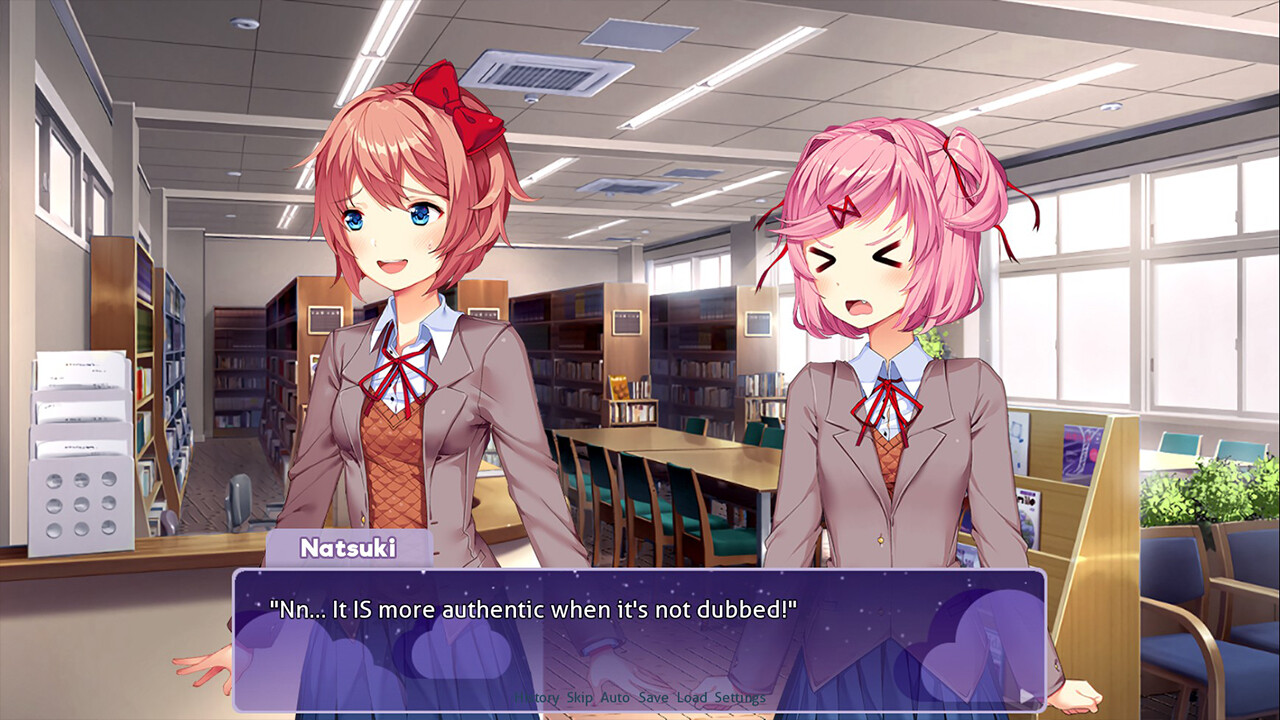Click the Natsuki name tag
The width and height of the screenshot is (1280, 720).
pyautogui.click(x=349, y=545)
